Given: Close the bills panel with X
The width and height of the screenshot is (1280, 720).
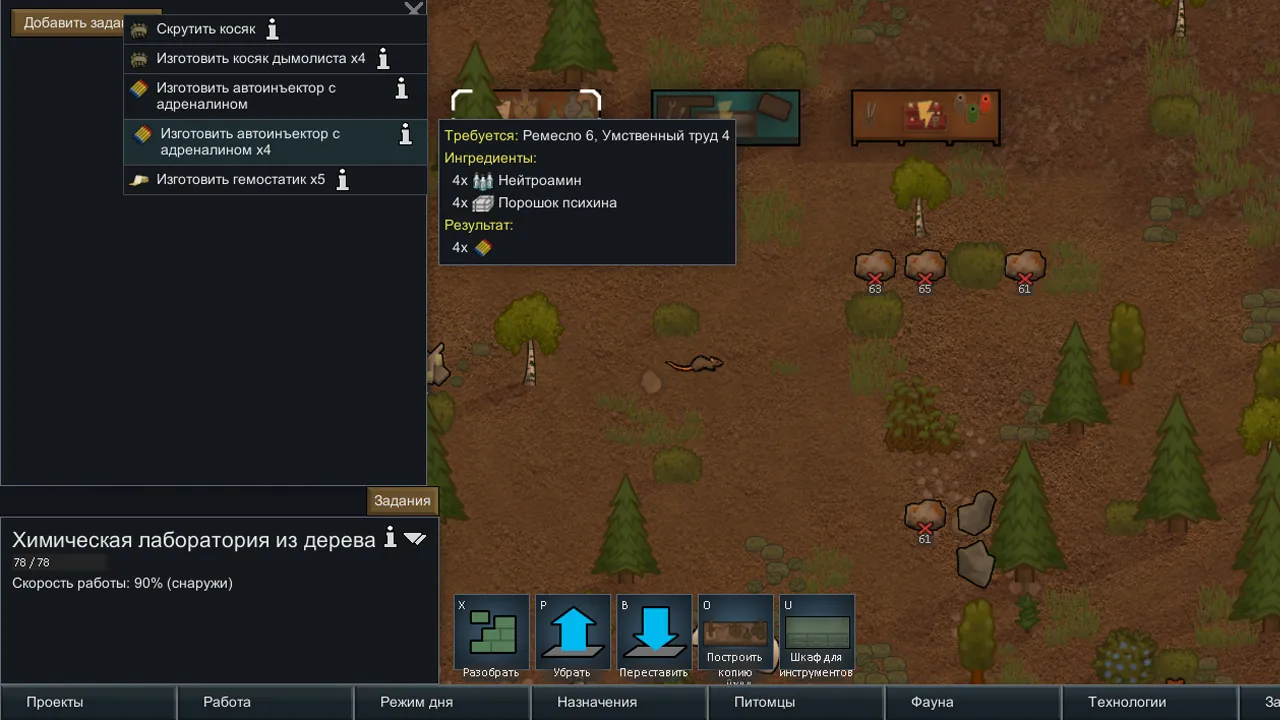Looking at the screenshot, I should (x=414, y=9).
